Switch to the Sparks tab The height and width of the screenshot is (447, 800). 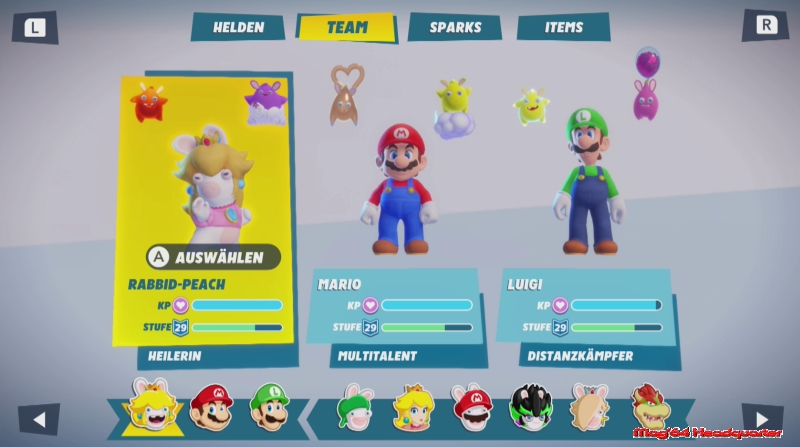455,27
